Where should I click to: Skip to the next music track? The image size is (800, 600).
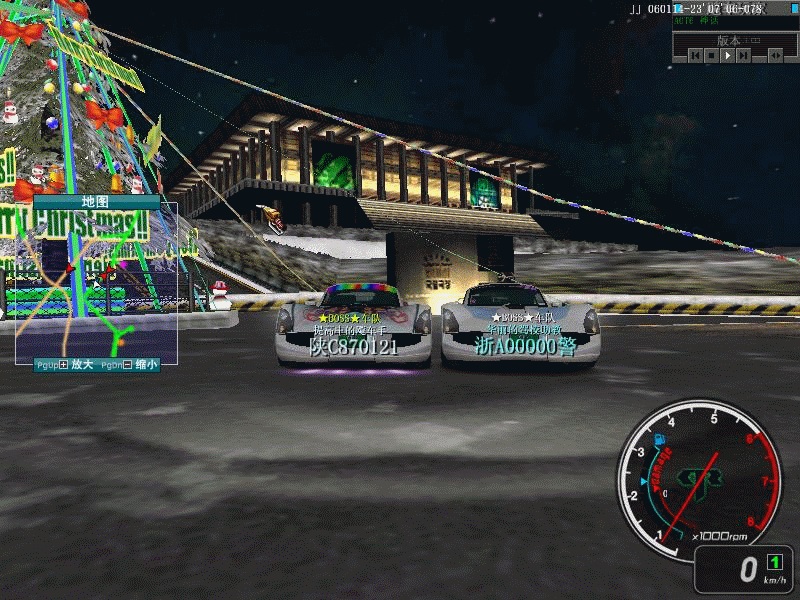[x=743, y=56]
